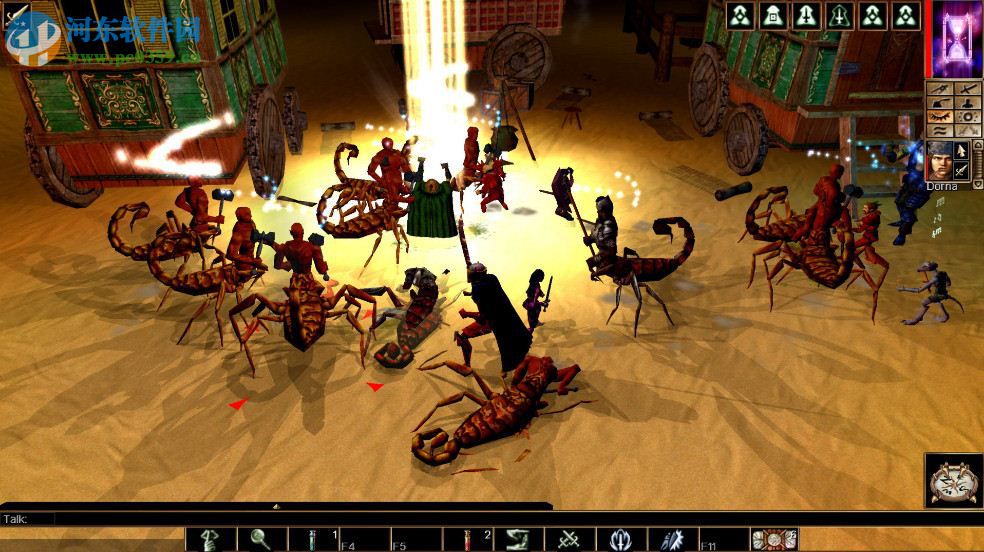This screenshot has height=552, width=984.
Task: Use the blue-green potion quickbar slot
Action: click(x=314, y=540)
